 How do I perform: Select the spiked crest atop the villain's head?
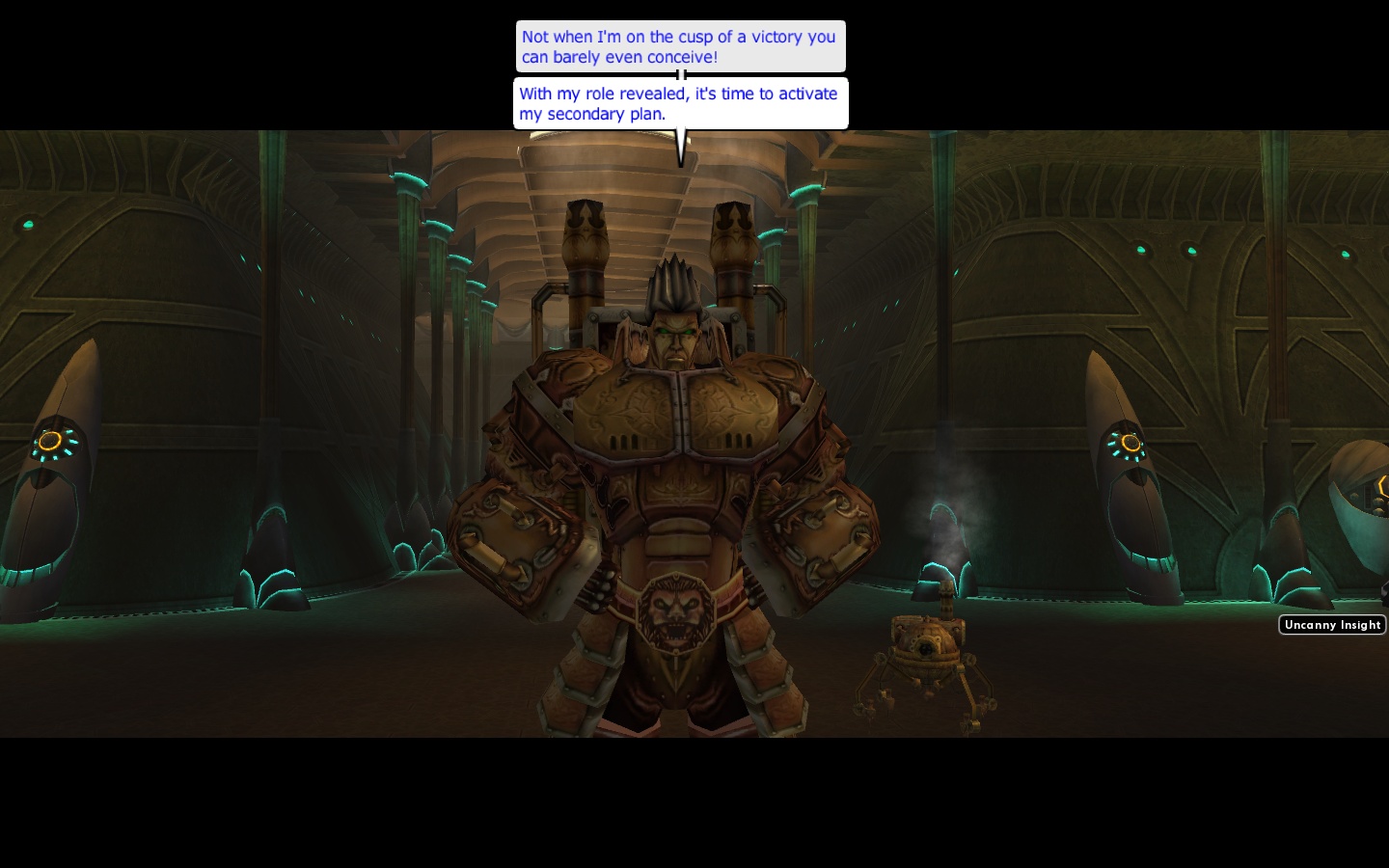(x=672, y=275)
